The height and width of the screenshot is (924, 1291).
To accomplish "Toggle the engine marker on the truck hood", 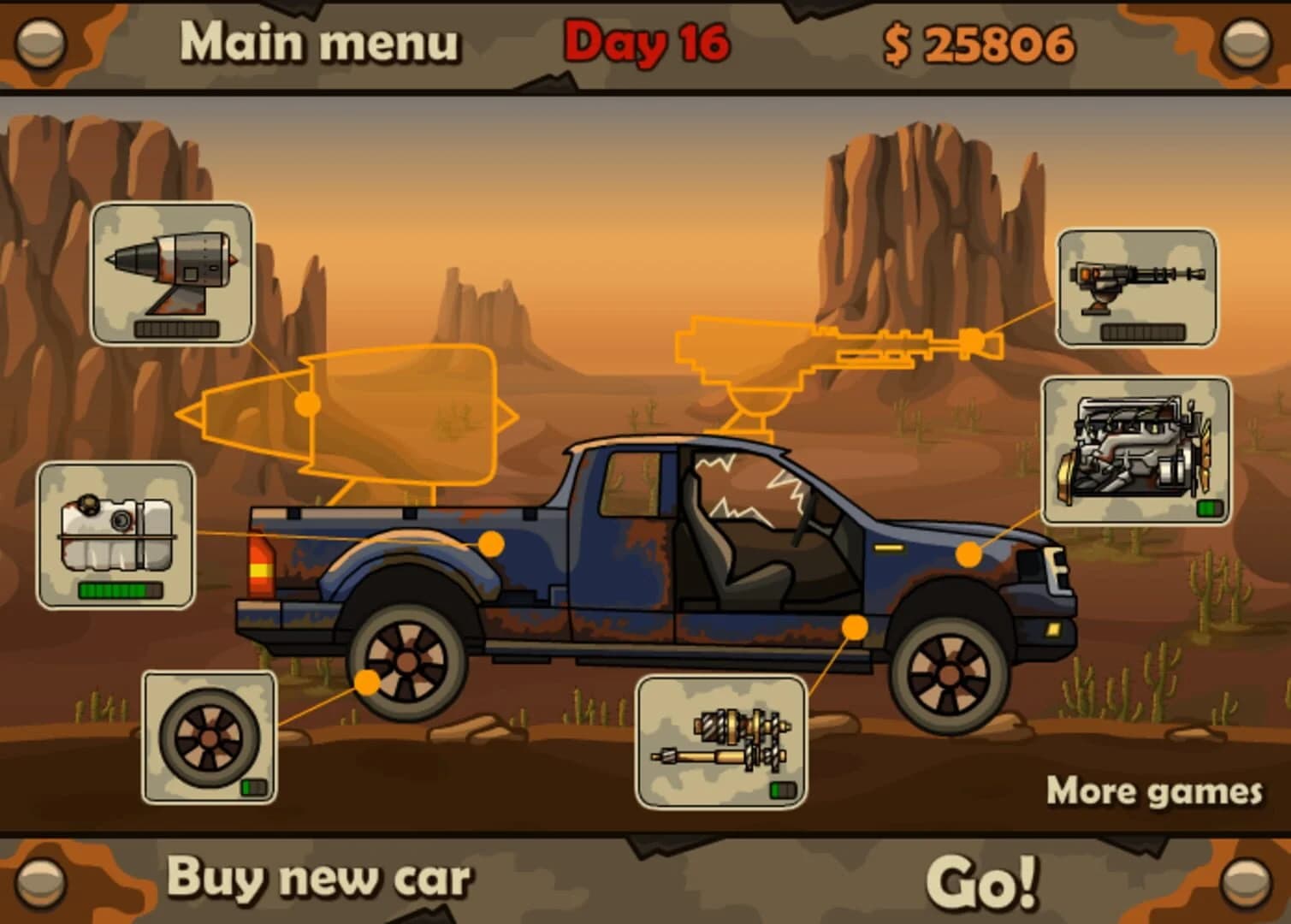I will tap(967, 556).
